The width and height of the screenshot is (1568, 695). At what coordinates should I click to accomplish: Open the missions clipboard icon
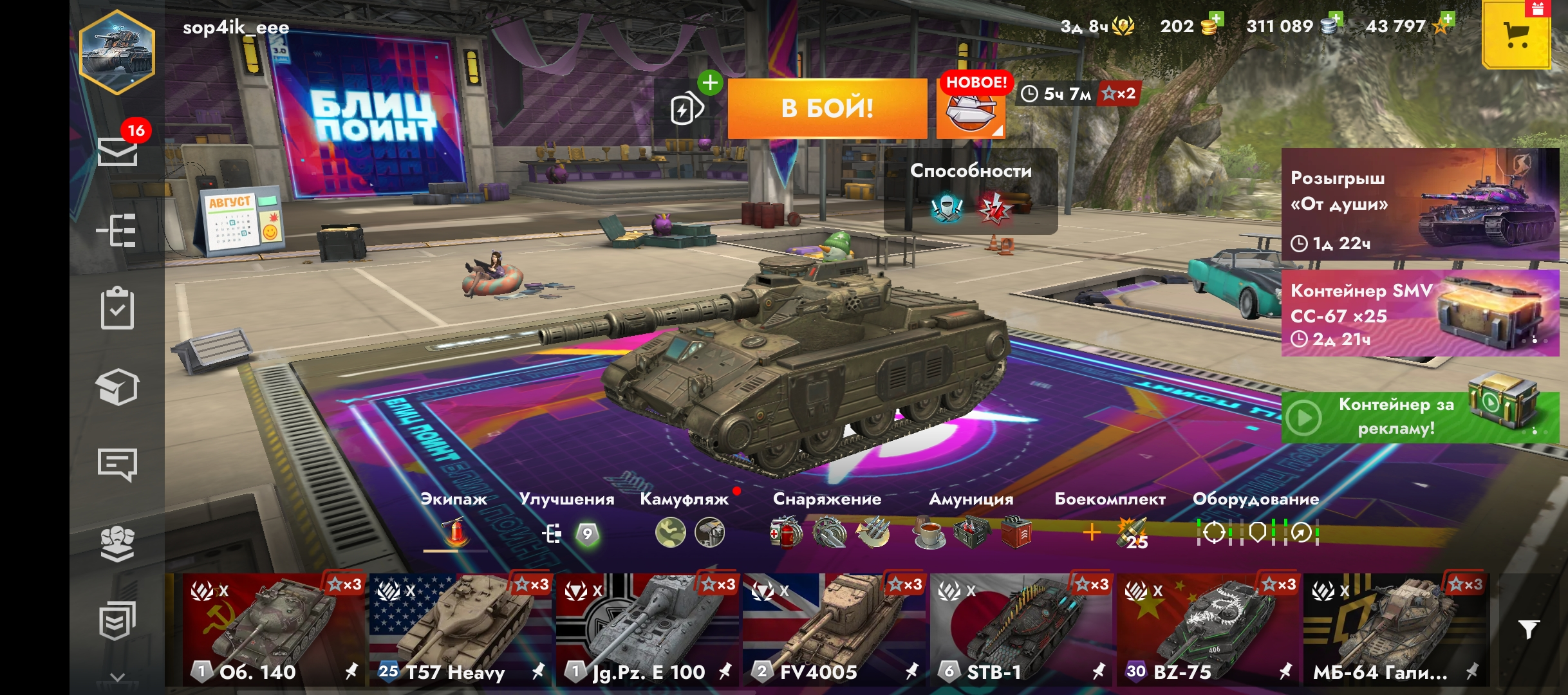tap(117, 309)
